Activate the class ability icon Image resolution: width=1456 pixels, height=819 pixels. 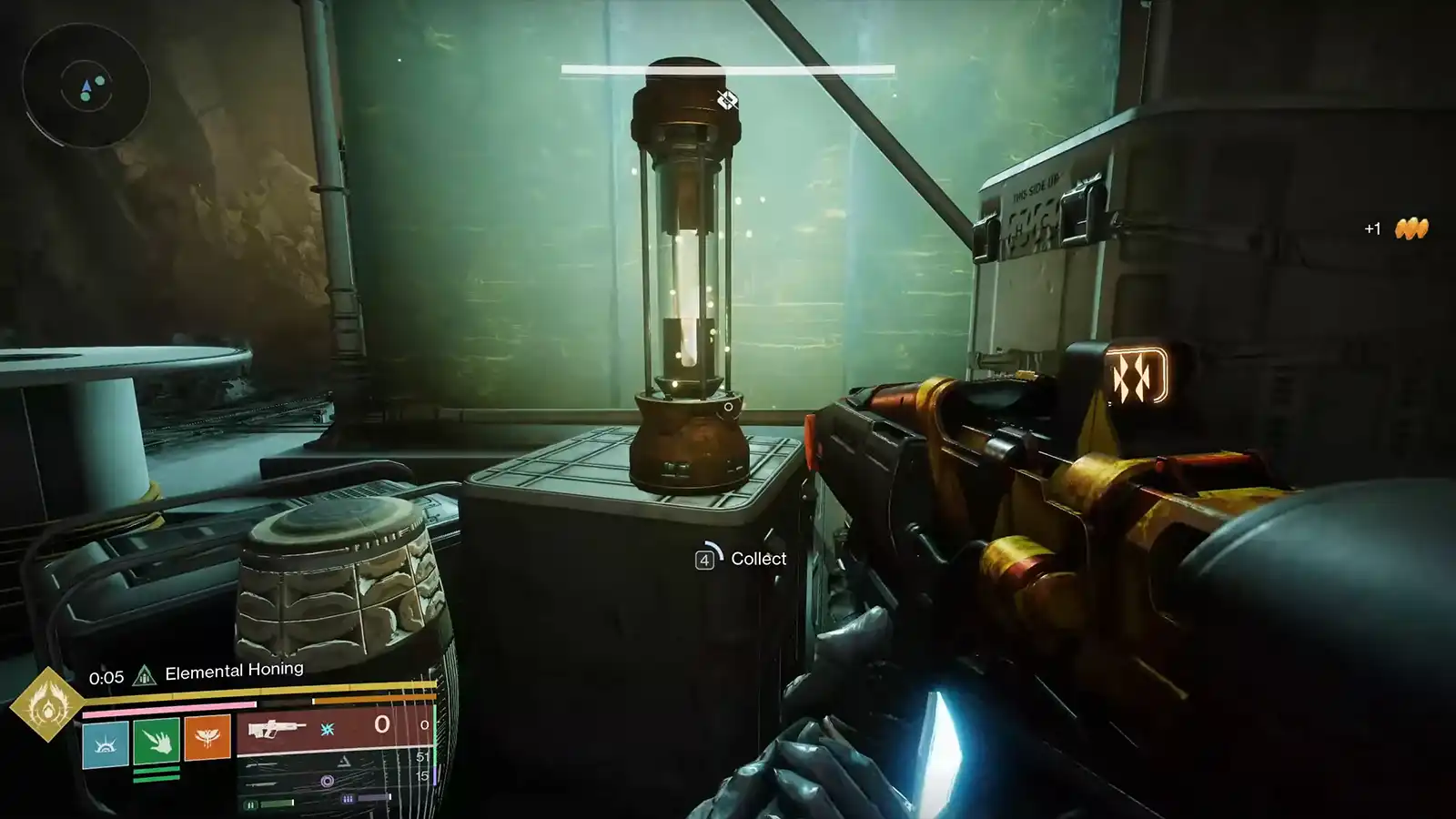pos(107,742)
